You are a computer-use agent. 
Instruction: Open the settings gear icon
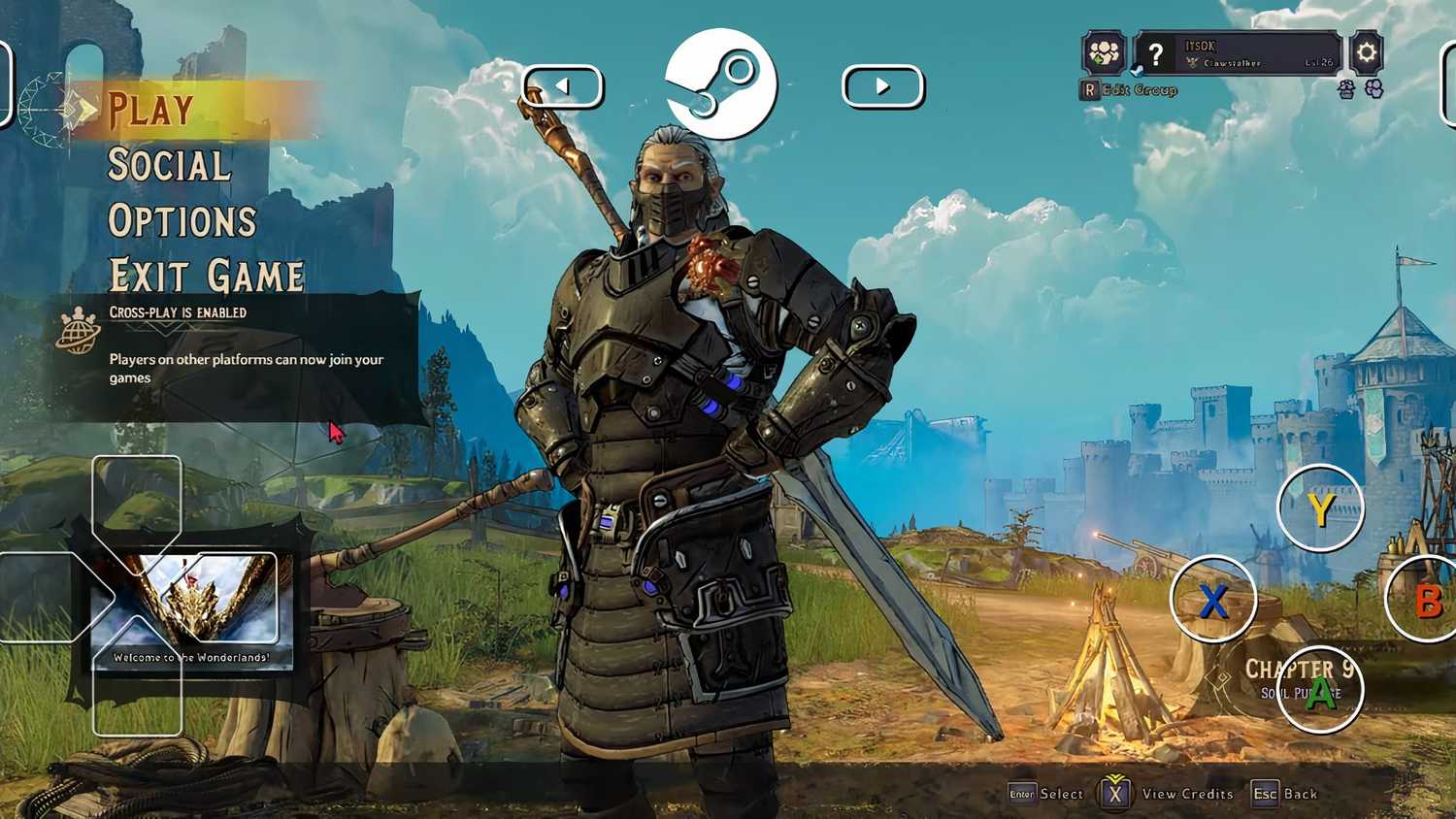click(x=1366, y=51)
